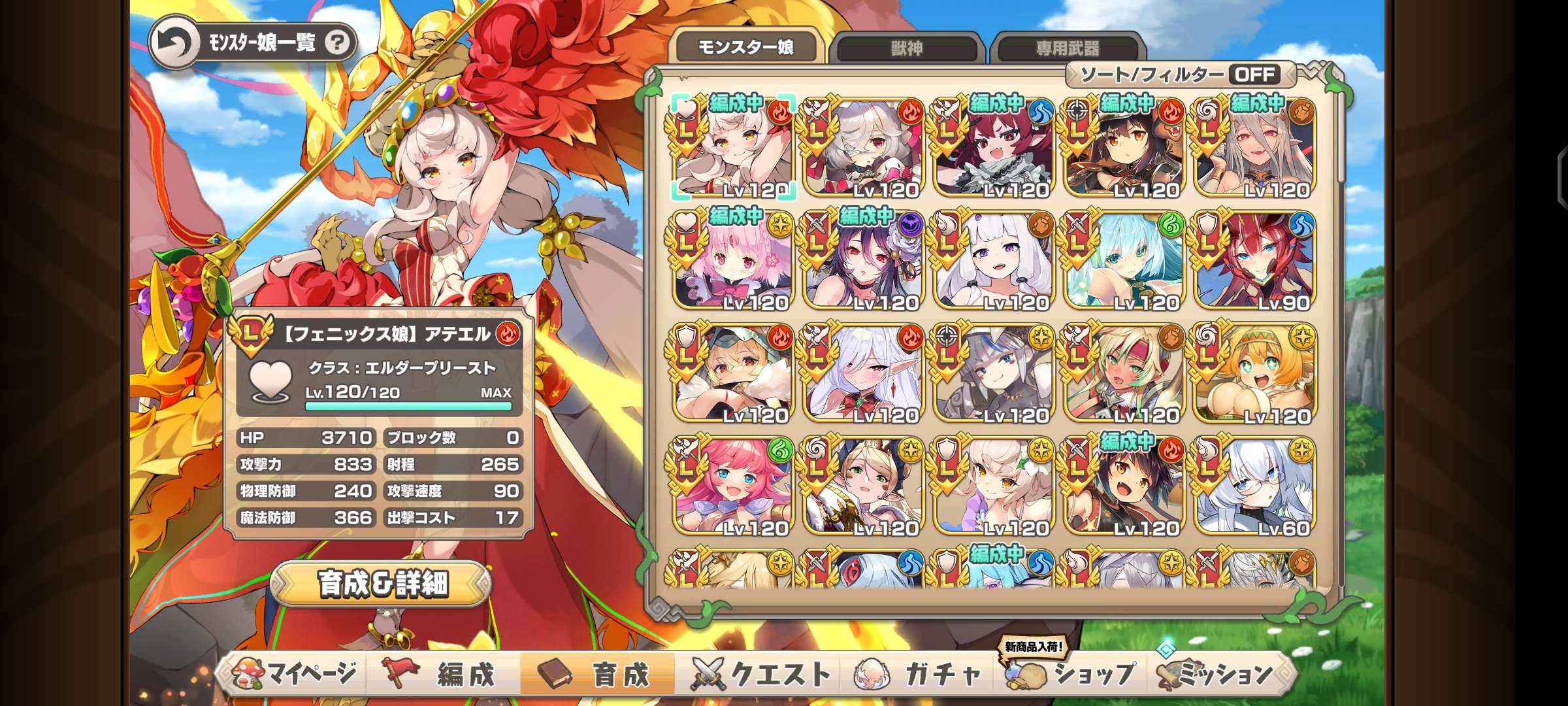
Task: Open the クエスト menu
Action: click(761, 674)
